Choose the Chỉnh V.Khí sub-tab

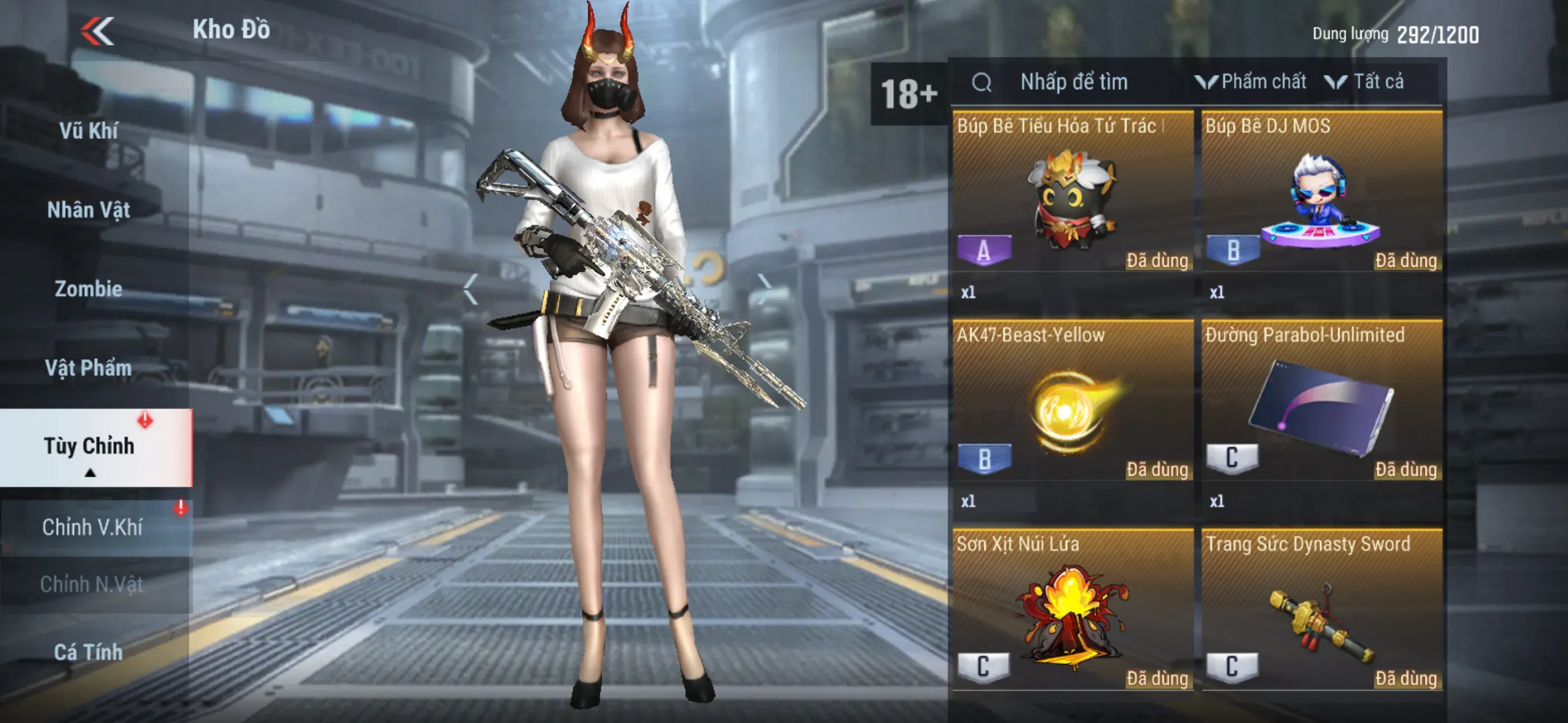tap(93, 527)
